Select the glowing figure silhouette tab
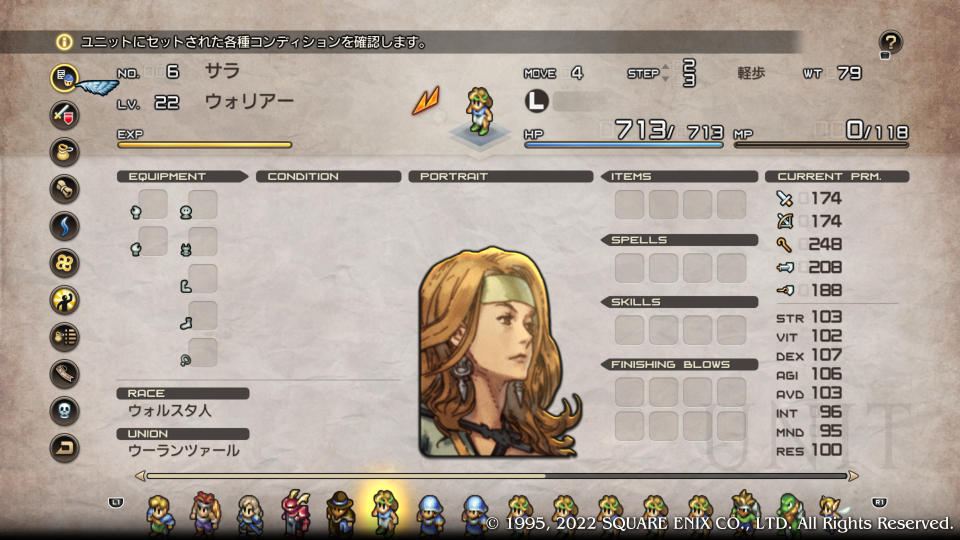The image size is (960, 540). tap(65, 299)
